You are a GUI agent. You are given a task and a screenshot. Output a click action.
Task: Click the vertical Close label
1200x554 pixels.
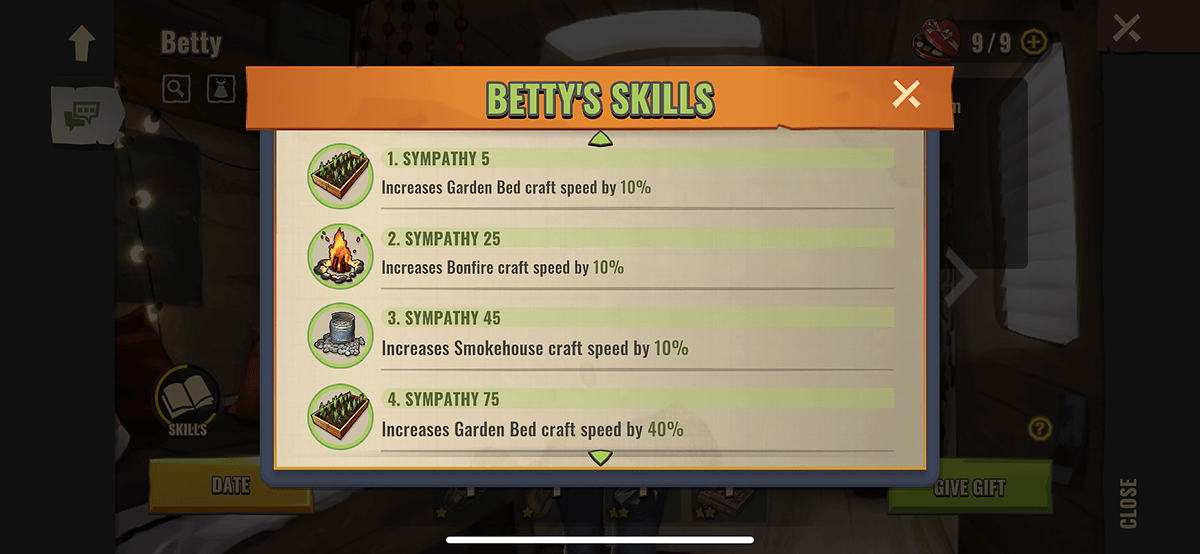click(1128, 503)
